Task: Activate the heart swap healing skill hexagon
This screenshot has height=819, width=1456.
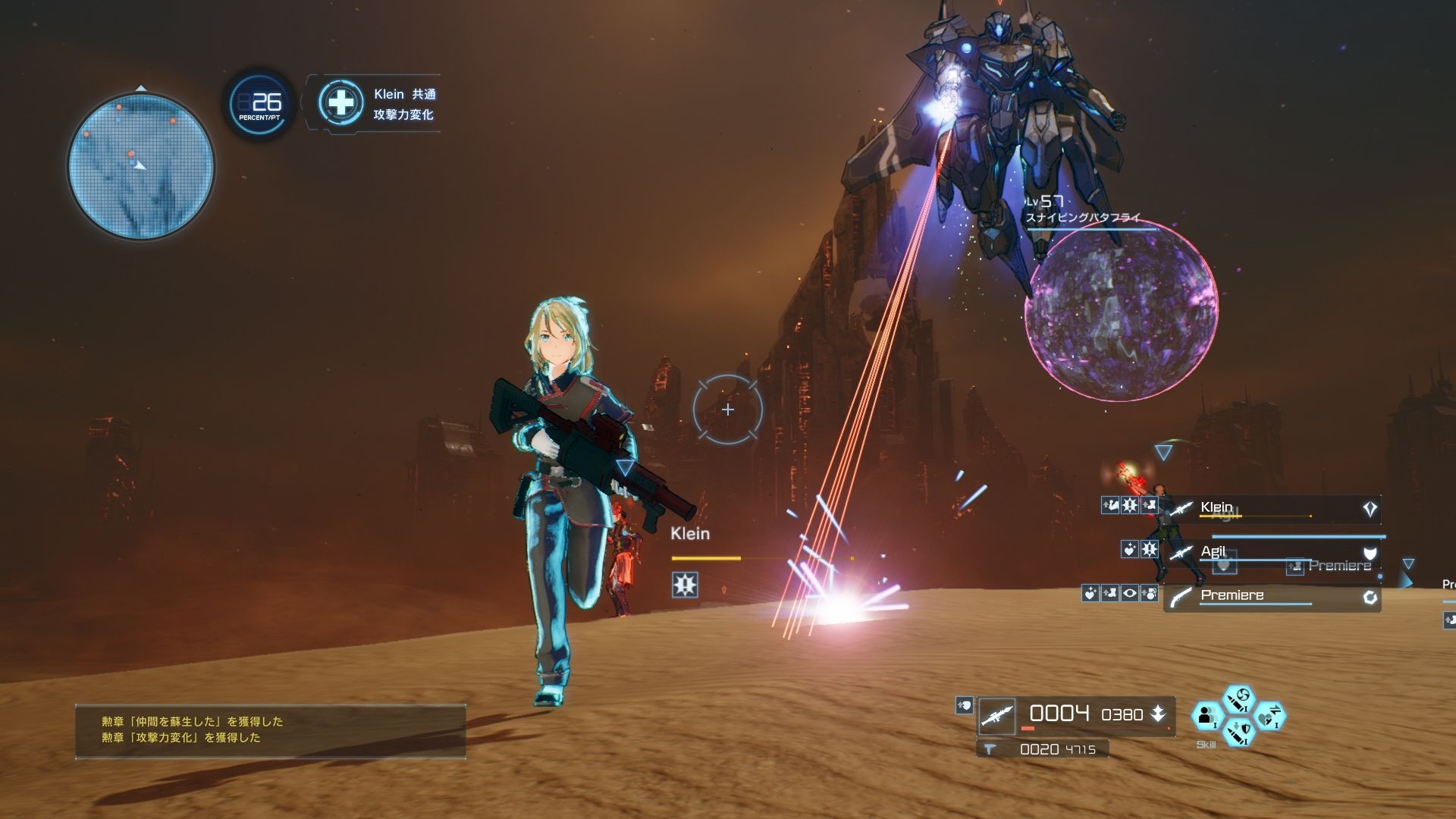Action: 1270,716
